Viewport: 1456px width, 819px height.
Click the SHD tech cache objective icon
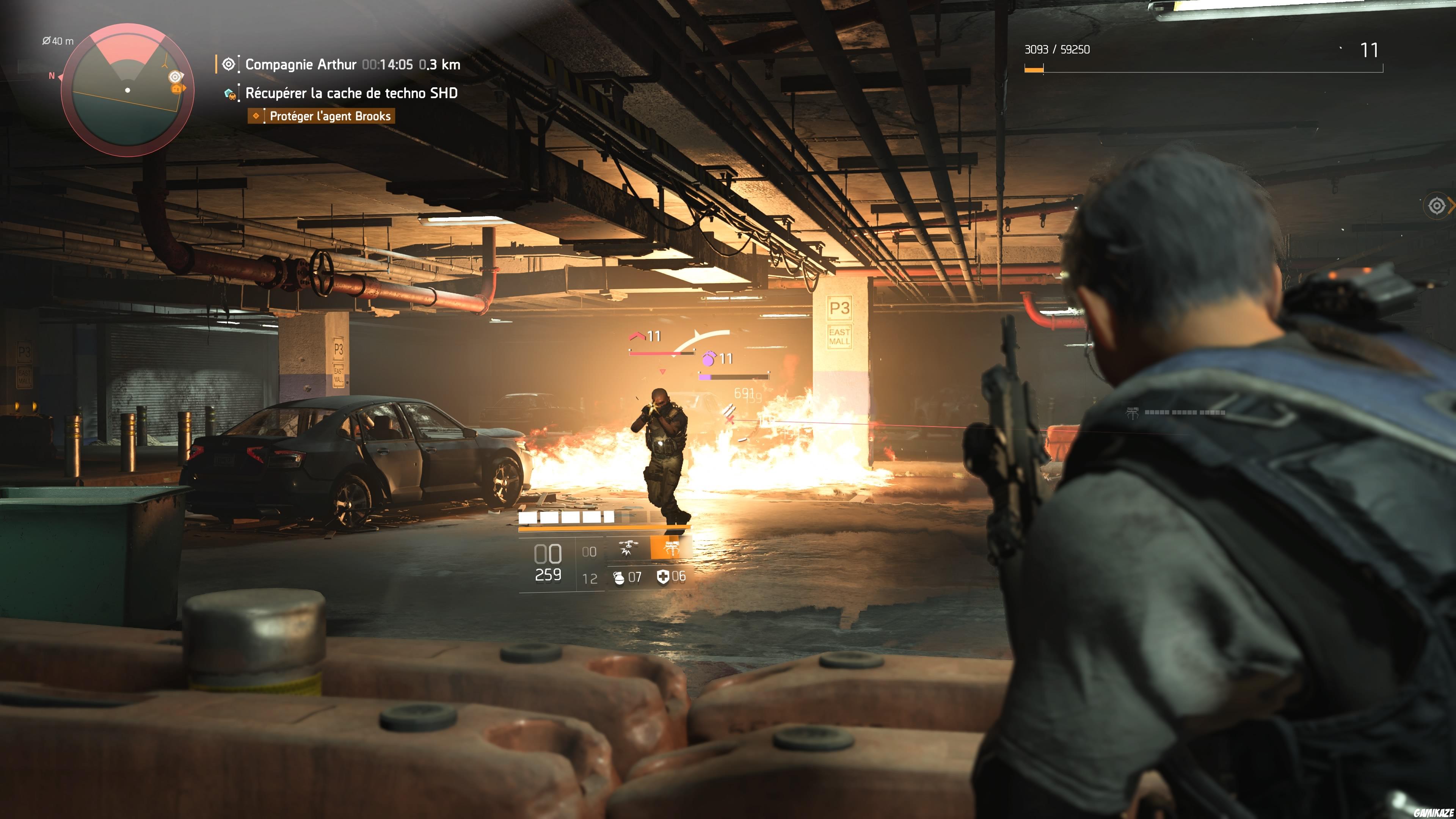(230, 94)
